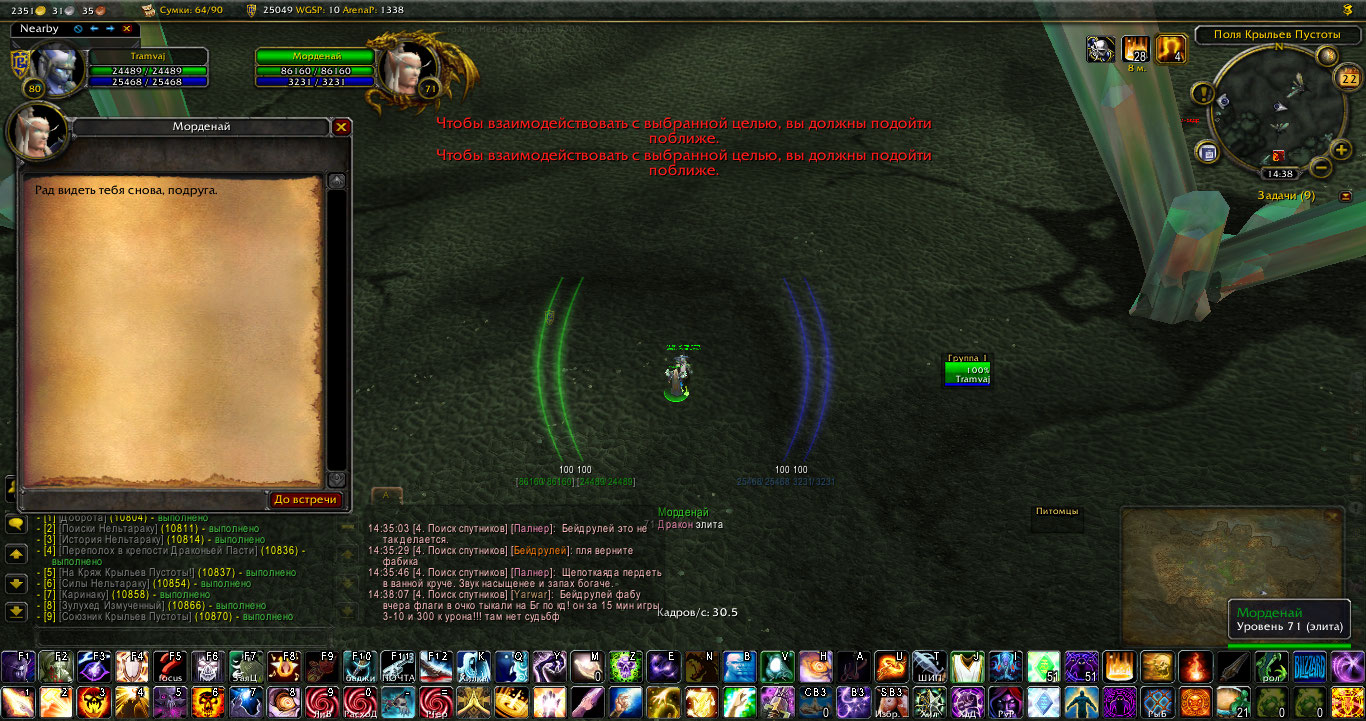Use the ШИП dagger button on key T

pyautogui.click(x=930, y=666)
